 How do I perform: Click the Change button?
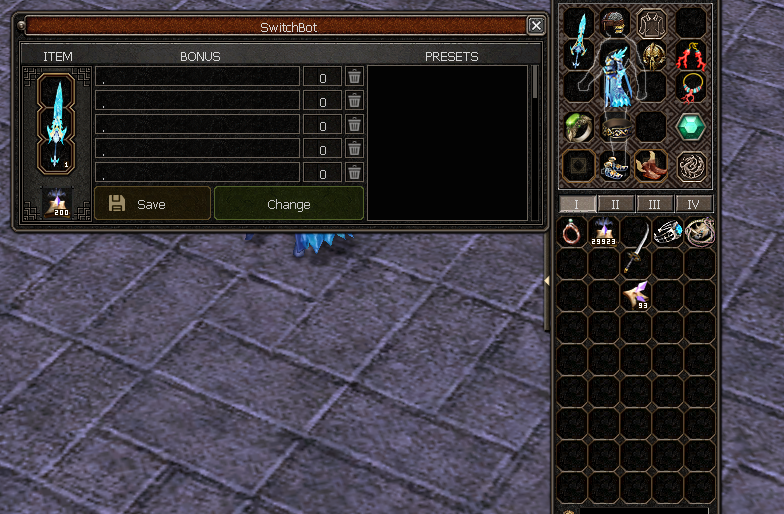(289, 204)
